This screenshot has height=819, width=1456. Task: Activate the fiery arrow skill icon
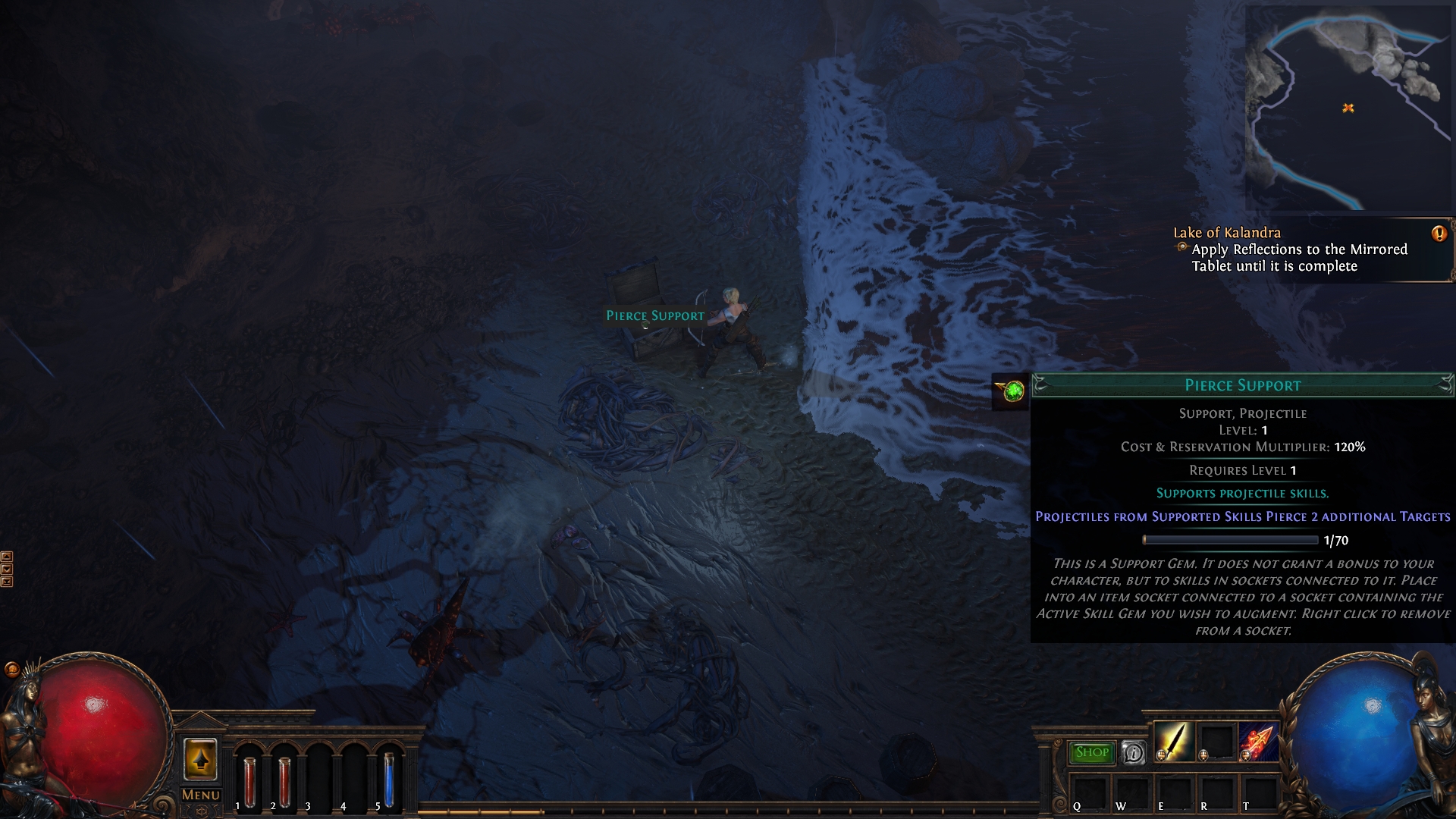click(1258, 741)
